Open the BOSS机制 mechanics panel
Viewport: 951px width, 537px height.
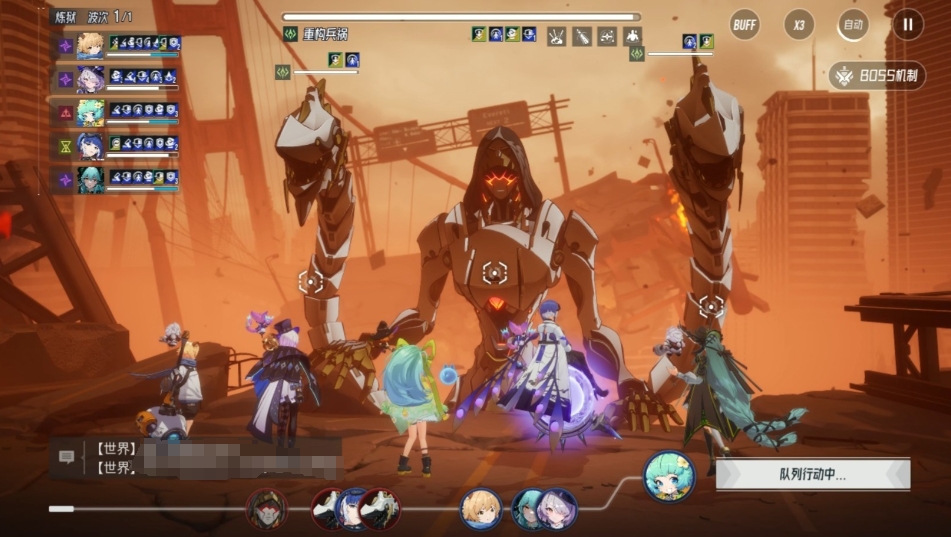[x=877, y=76]
